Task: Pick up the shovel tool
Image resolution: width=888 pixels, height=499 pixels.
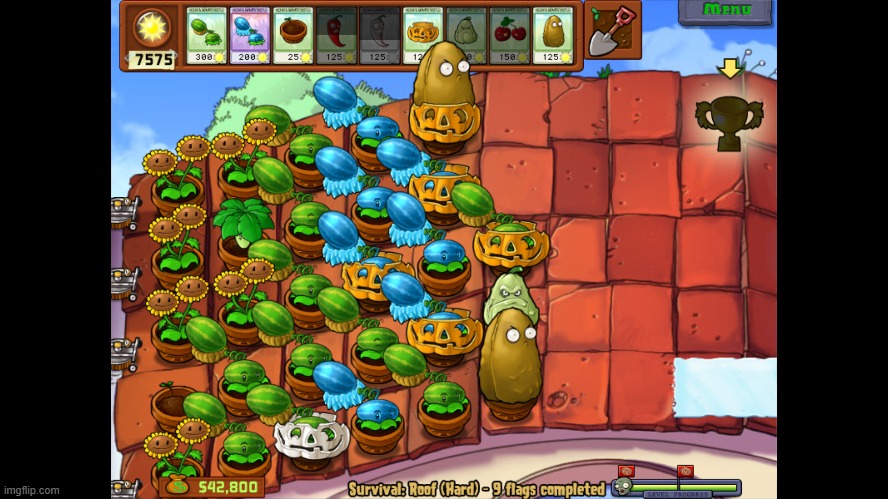Action: coord(612,30)
